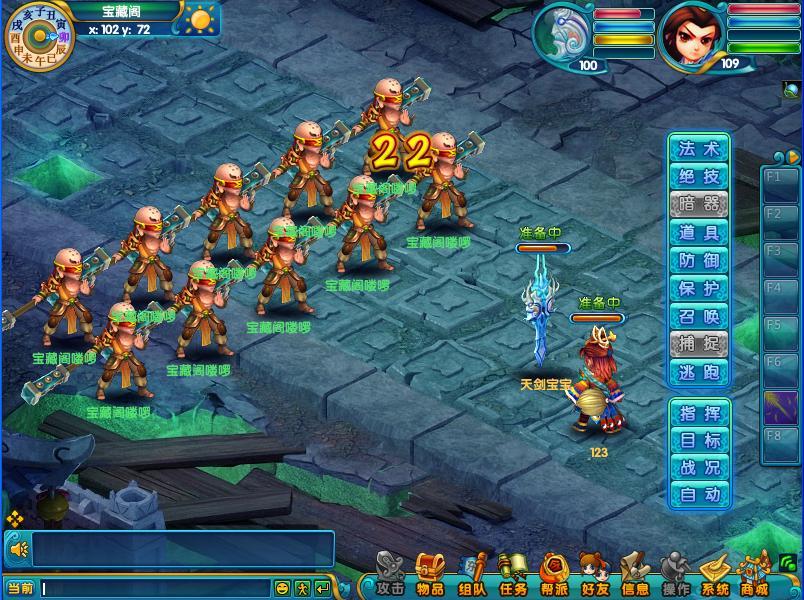This screenshot has height=600, width=804.
Task: Click the chat text input field
Action: [155, 588]
